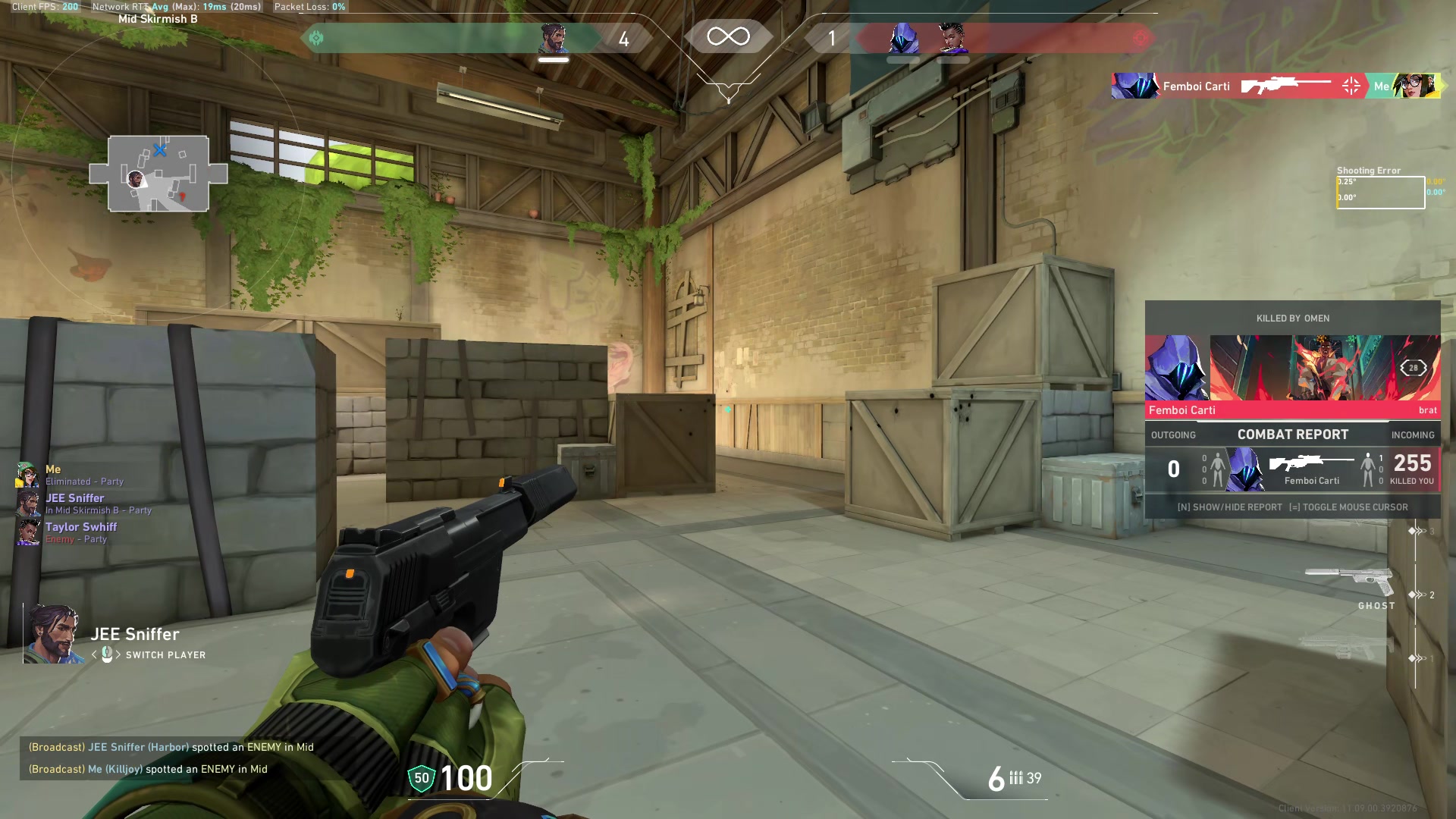
Task: Click the right arrow next to SWITCH PLAYER
Action: coord(119,655)
